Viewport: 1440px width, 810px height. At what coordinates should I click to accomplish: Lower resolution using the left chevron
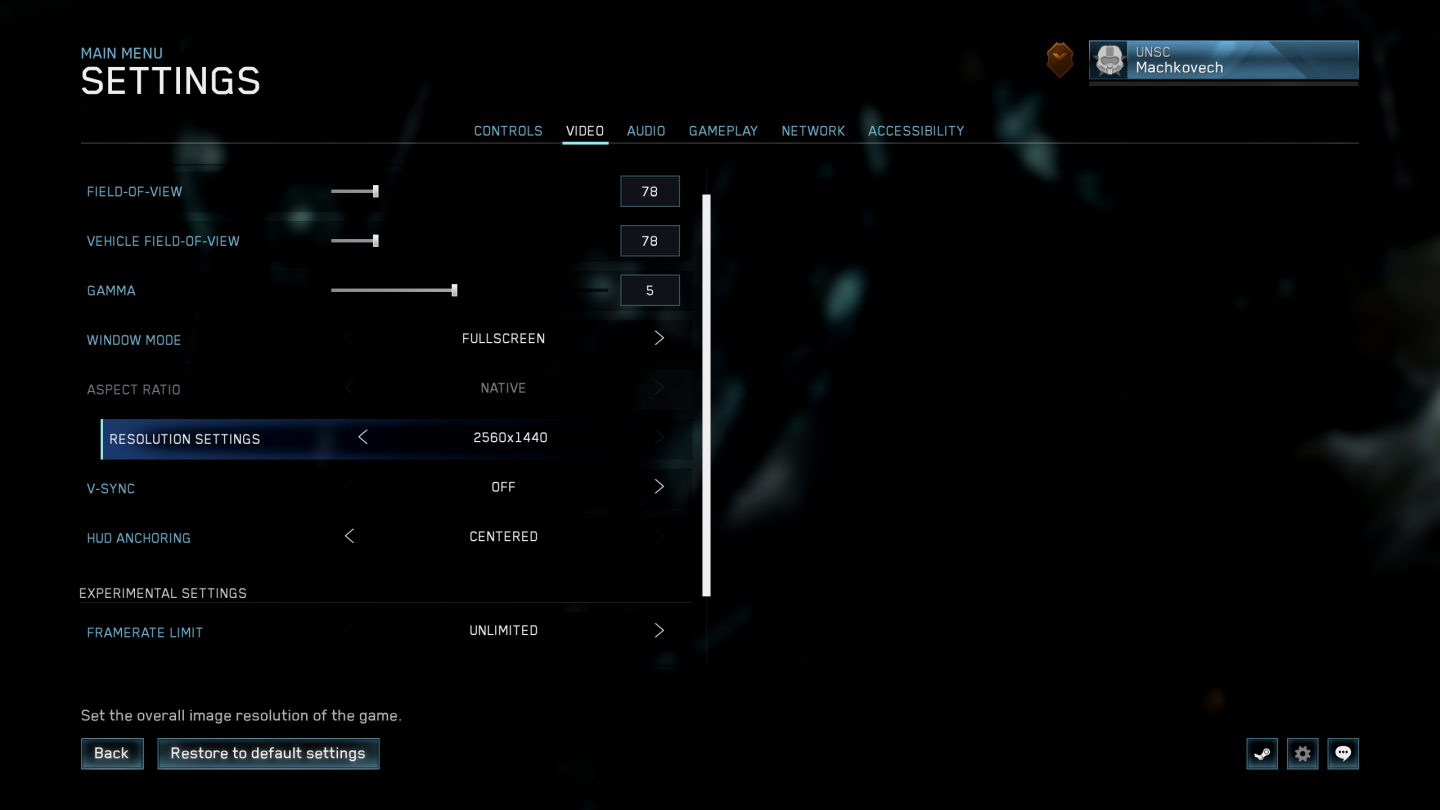pyautogui.click(x=363, y=437)
